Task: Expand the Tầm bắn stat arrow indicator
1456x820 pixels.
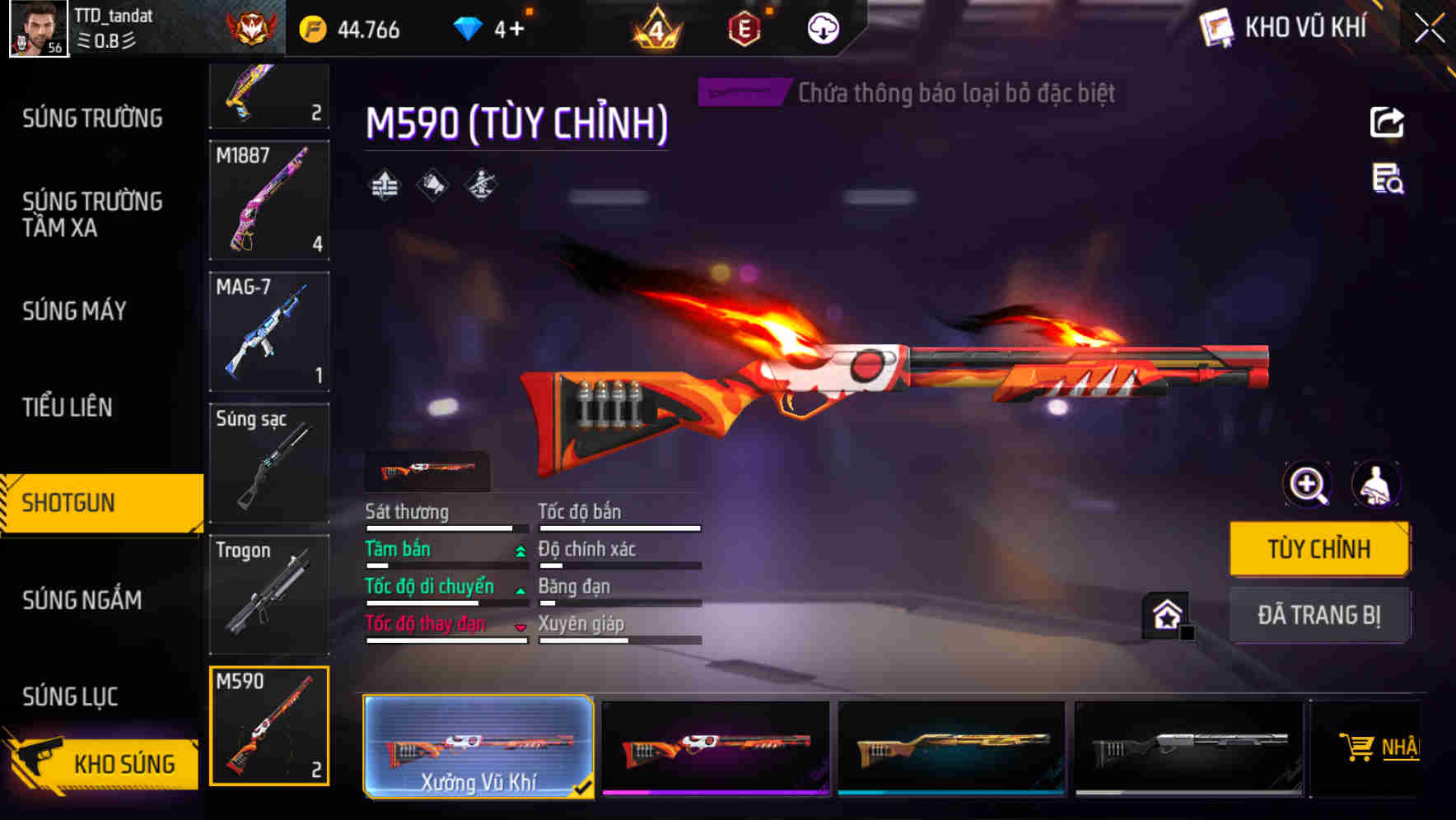Action: (x=519, y=549)
